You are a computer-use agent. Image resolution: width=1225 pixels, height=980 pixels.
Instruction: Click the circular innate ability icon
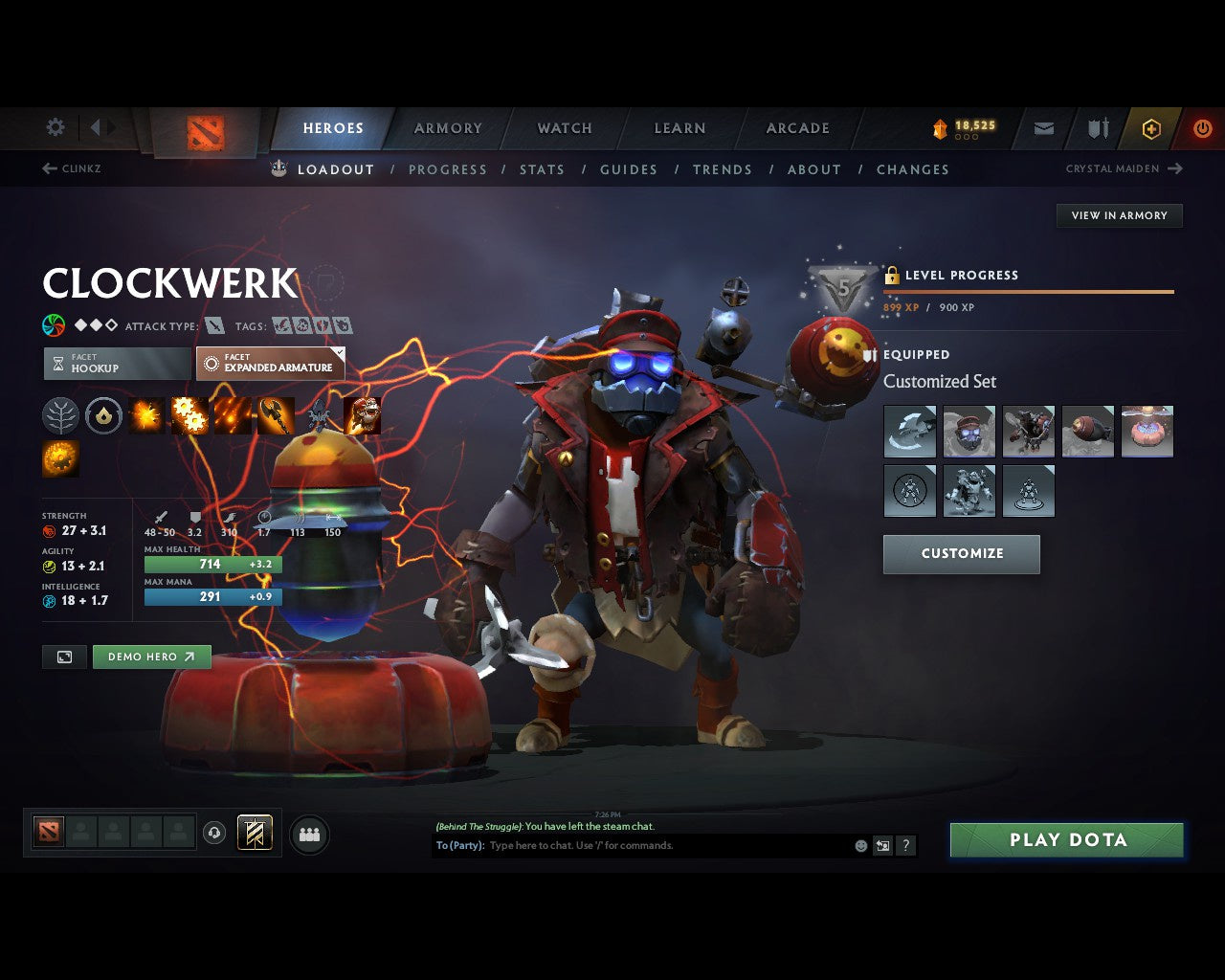pyautogui.click(x=103, y=415)
